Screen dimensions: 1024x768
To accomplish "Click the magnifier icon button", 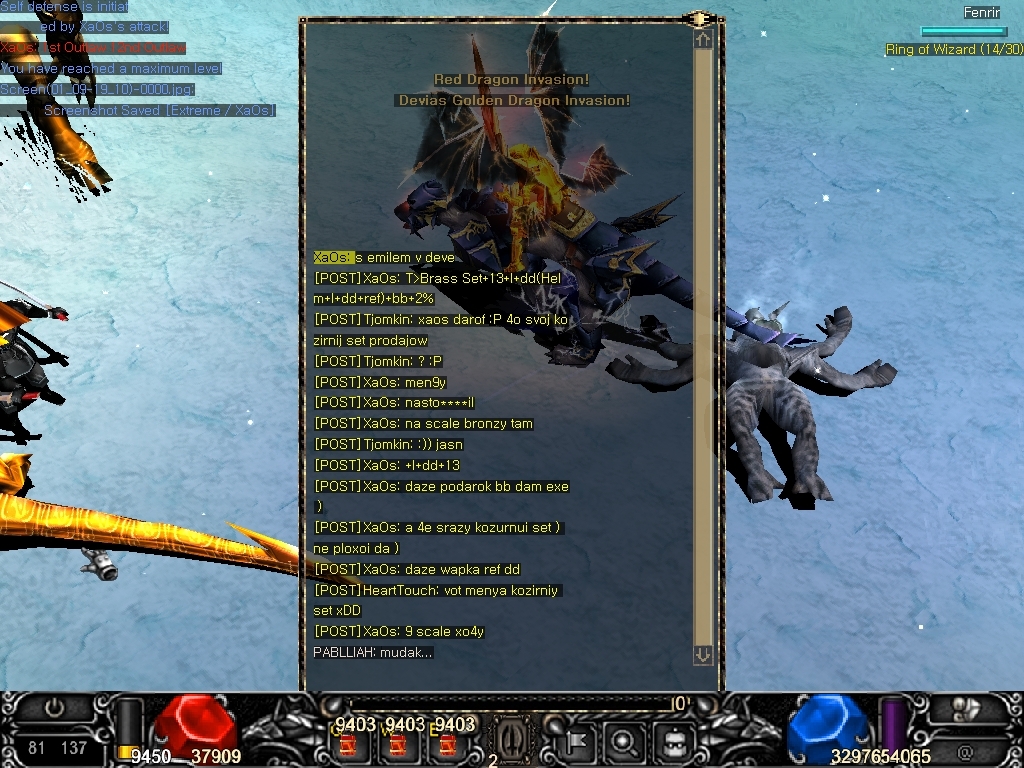I will point(624,743).
